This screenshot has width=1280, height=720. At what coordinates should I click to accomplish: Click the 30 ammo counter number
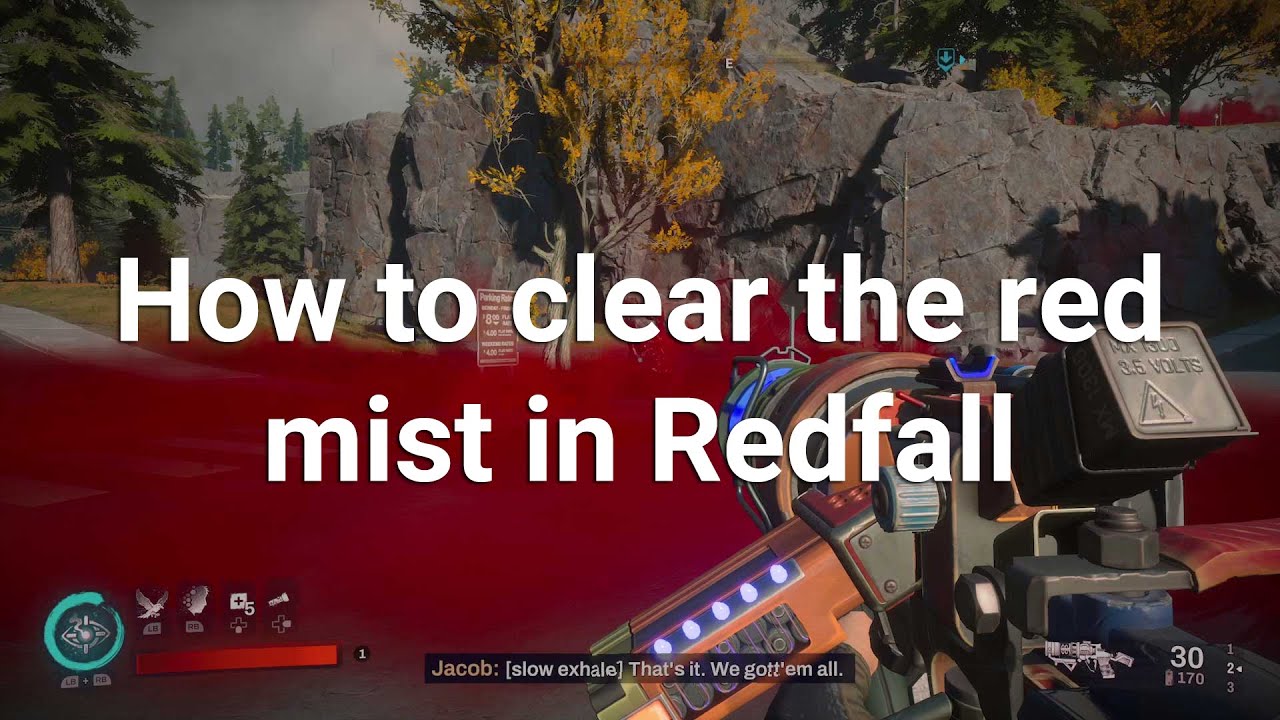pos(1186,657)
